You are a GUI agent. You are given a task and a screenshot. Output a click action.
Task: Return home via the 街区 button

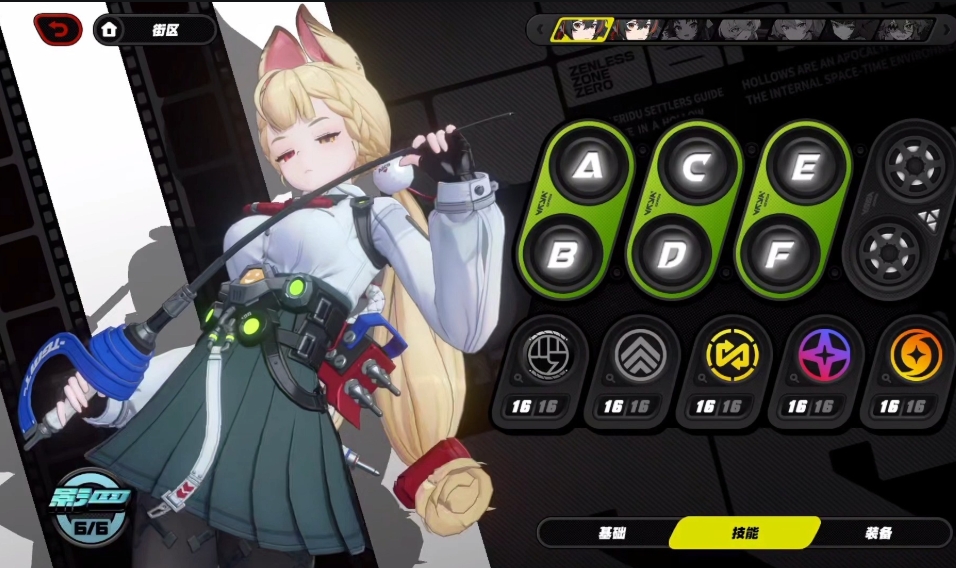click(x=155, y=30)
